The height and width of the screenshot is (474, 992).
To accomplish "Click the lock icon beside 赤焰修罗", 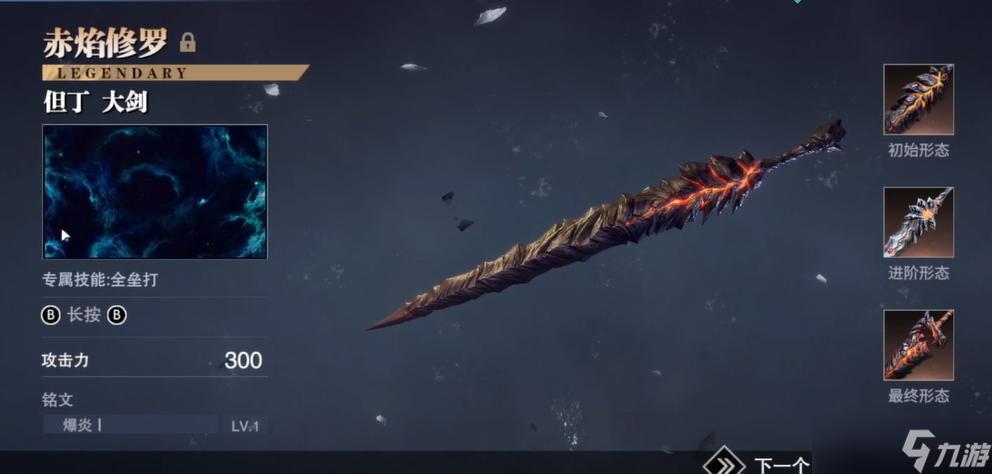I will tap(187, 43).
